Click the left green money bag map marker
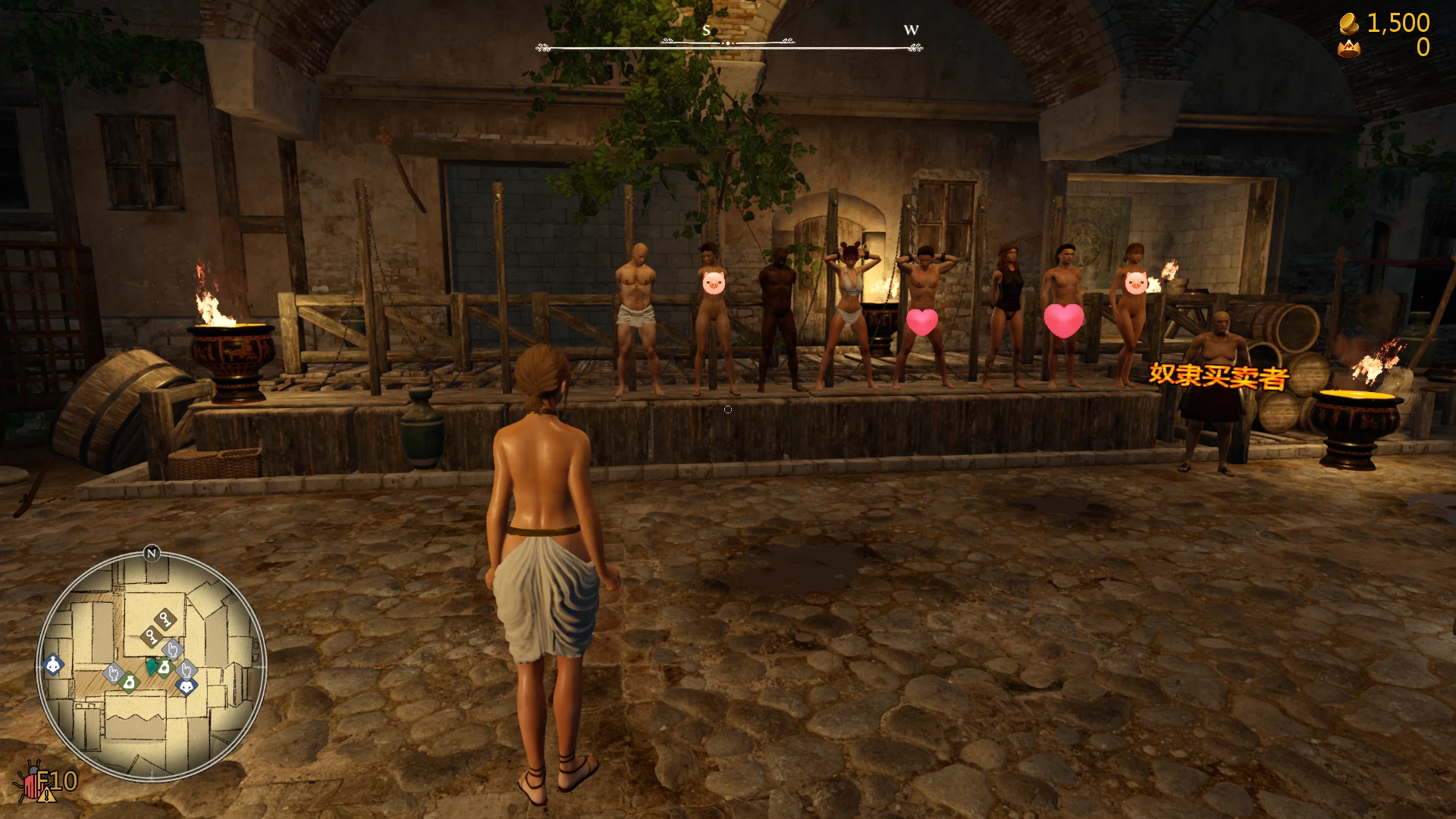 130,682
